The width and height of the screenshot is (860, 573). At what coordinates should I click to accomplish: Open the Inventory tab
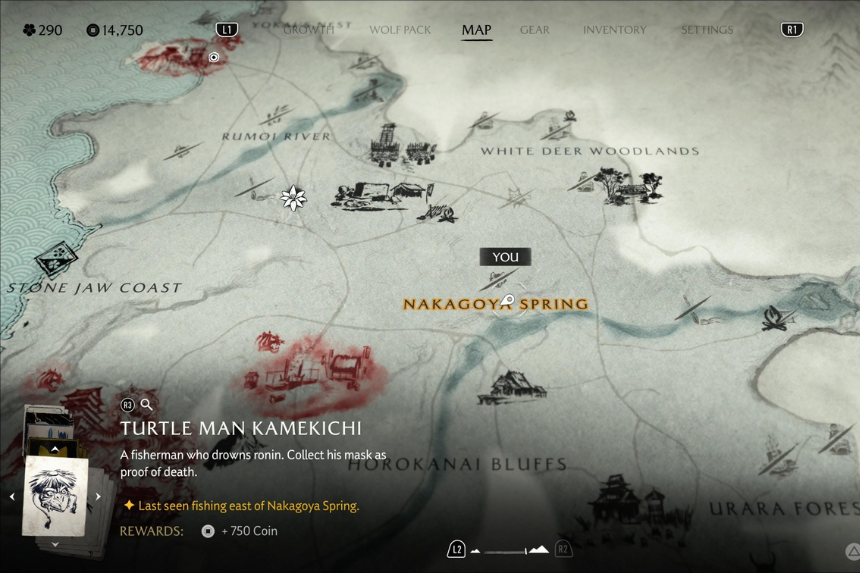pos(614,30)
